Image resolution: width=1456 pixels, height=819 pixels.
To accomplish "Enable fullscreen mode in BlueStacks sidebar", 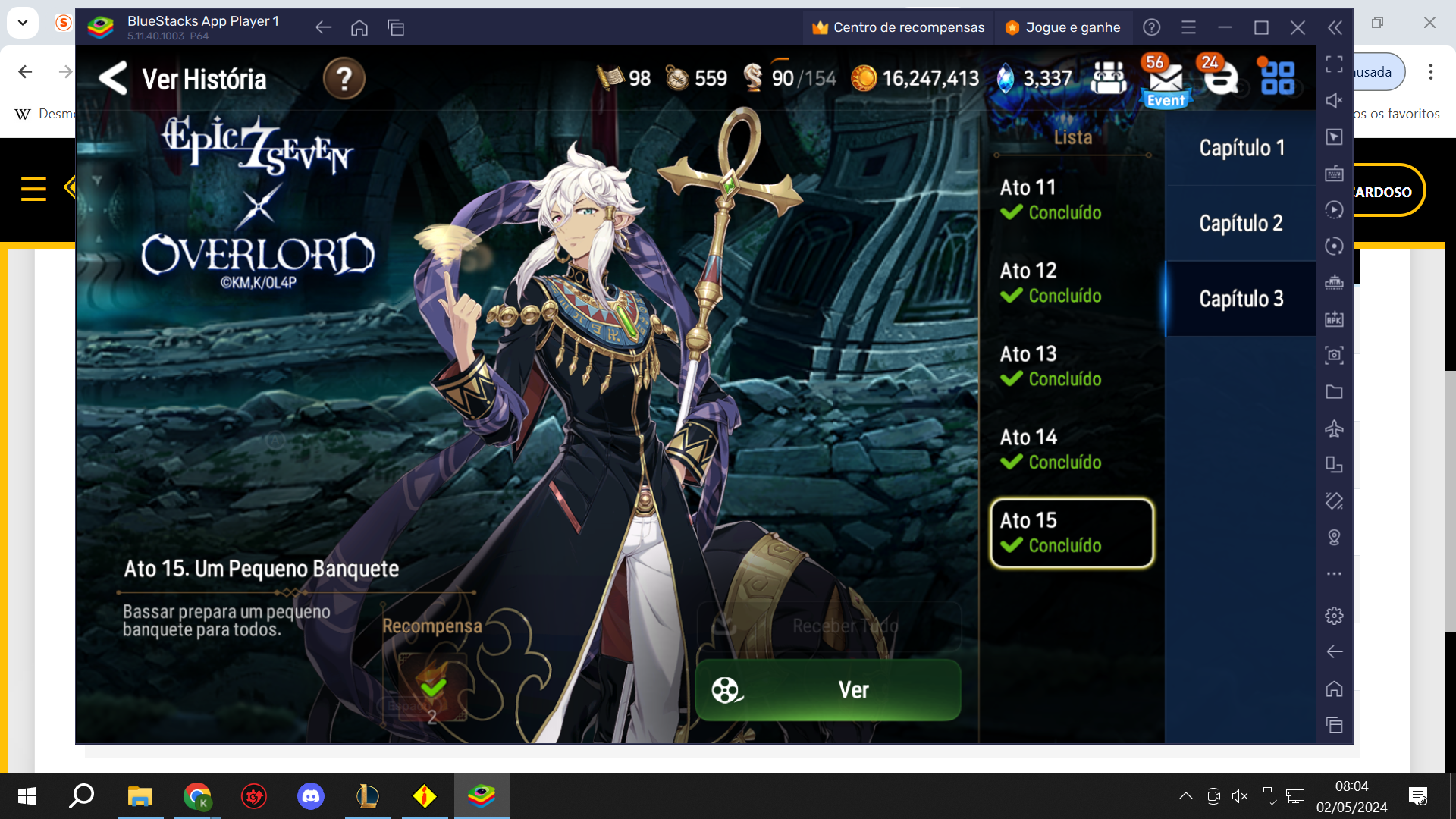I will pyautogui.click(x=1335, y=64).
